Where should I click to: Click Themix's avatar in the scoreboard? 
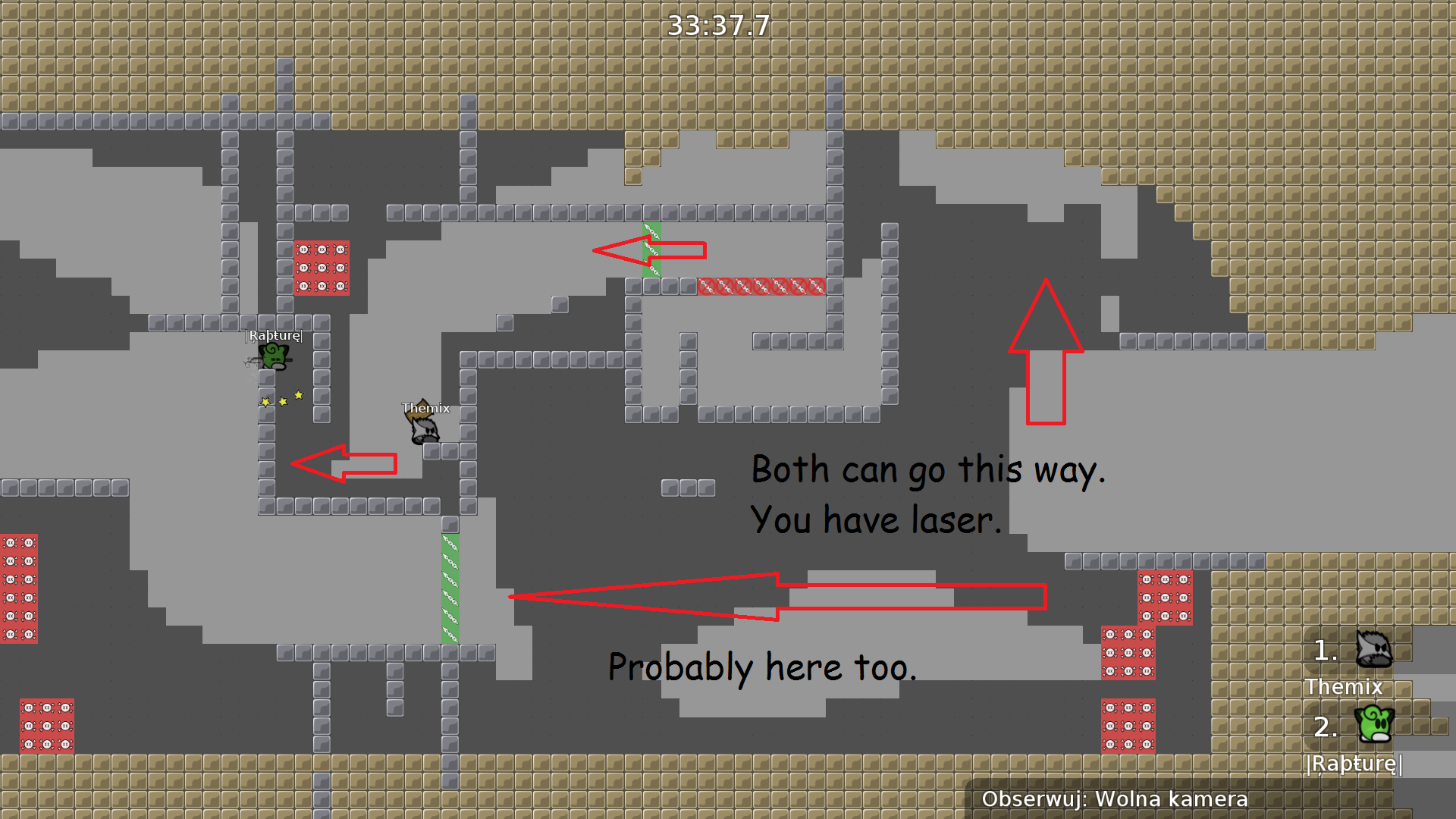point(1373,648)
